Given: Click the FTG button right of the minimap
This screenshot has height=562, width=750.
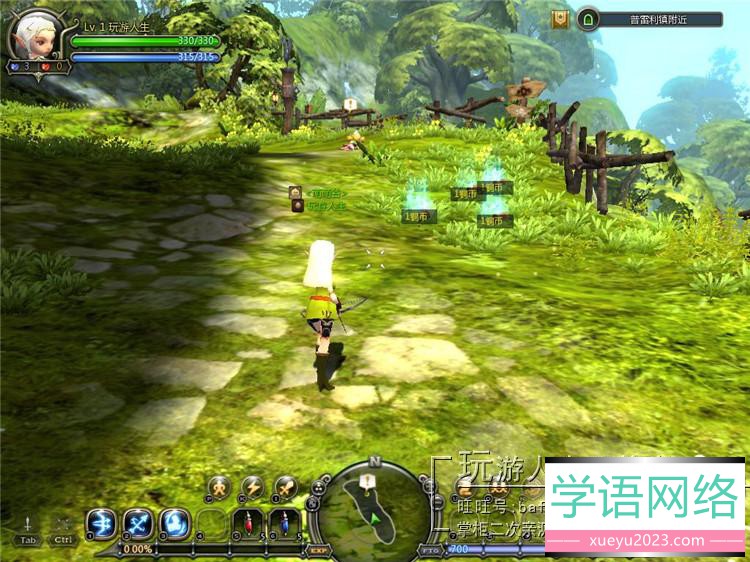Looking at the screenshot, I should click(430, 549).
